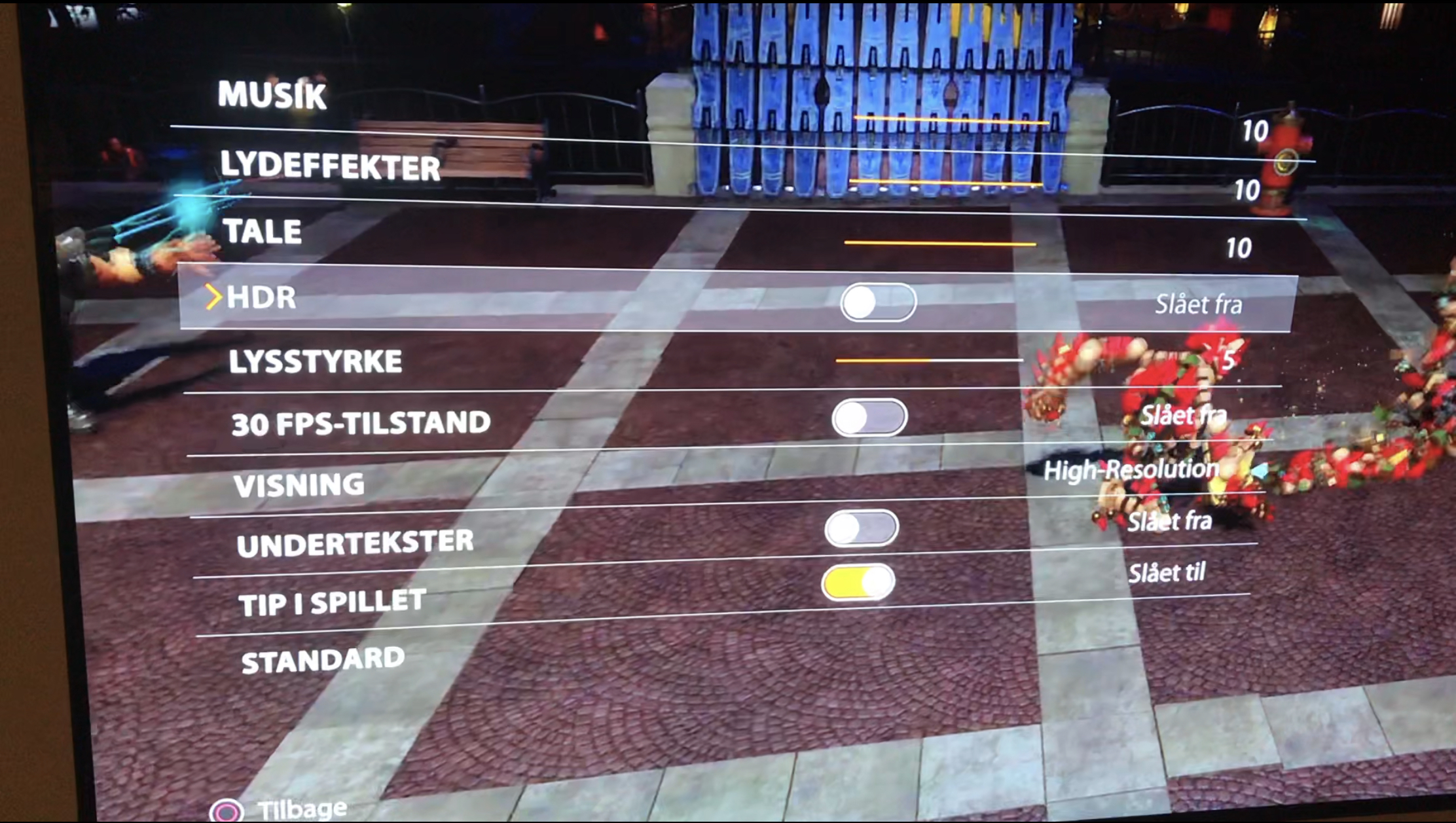Change the Lydeffekter volume slider

tap(945, 182)
